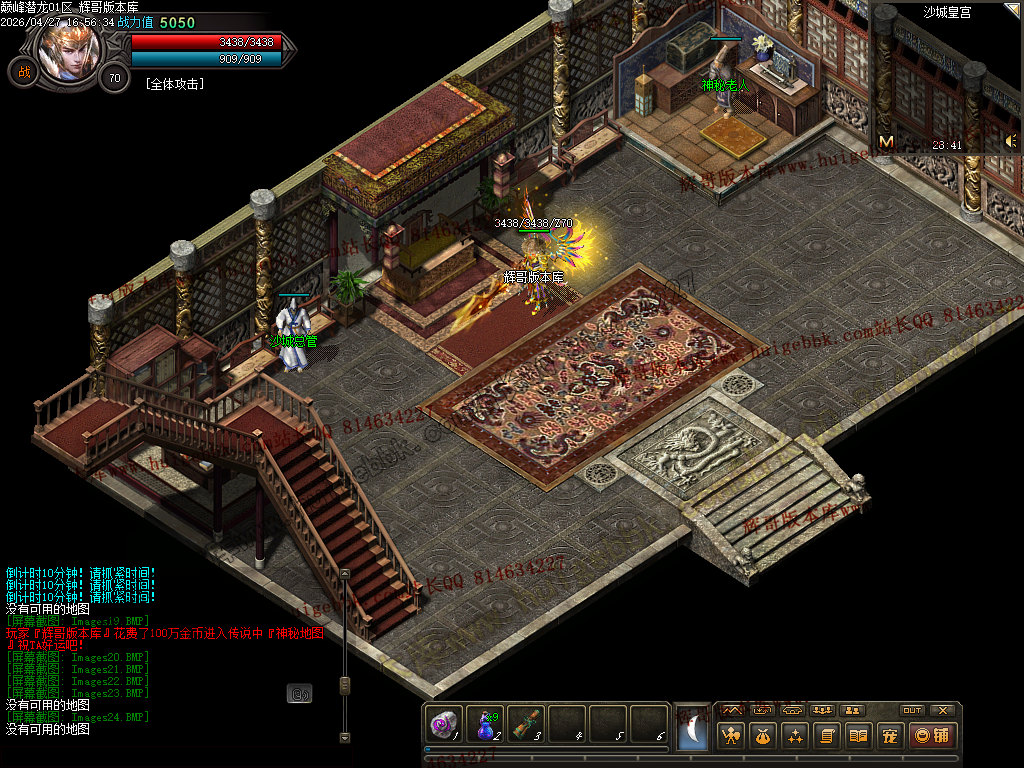Click the X exit button on bottom bar
This screenshot has height=768, width=1024.
click(x=942, y=710)
